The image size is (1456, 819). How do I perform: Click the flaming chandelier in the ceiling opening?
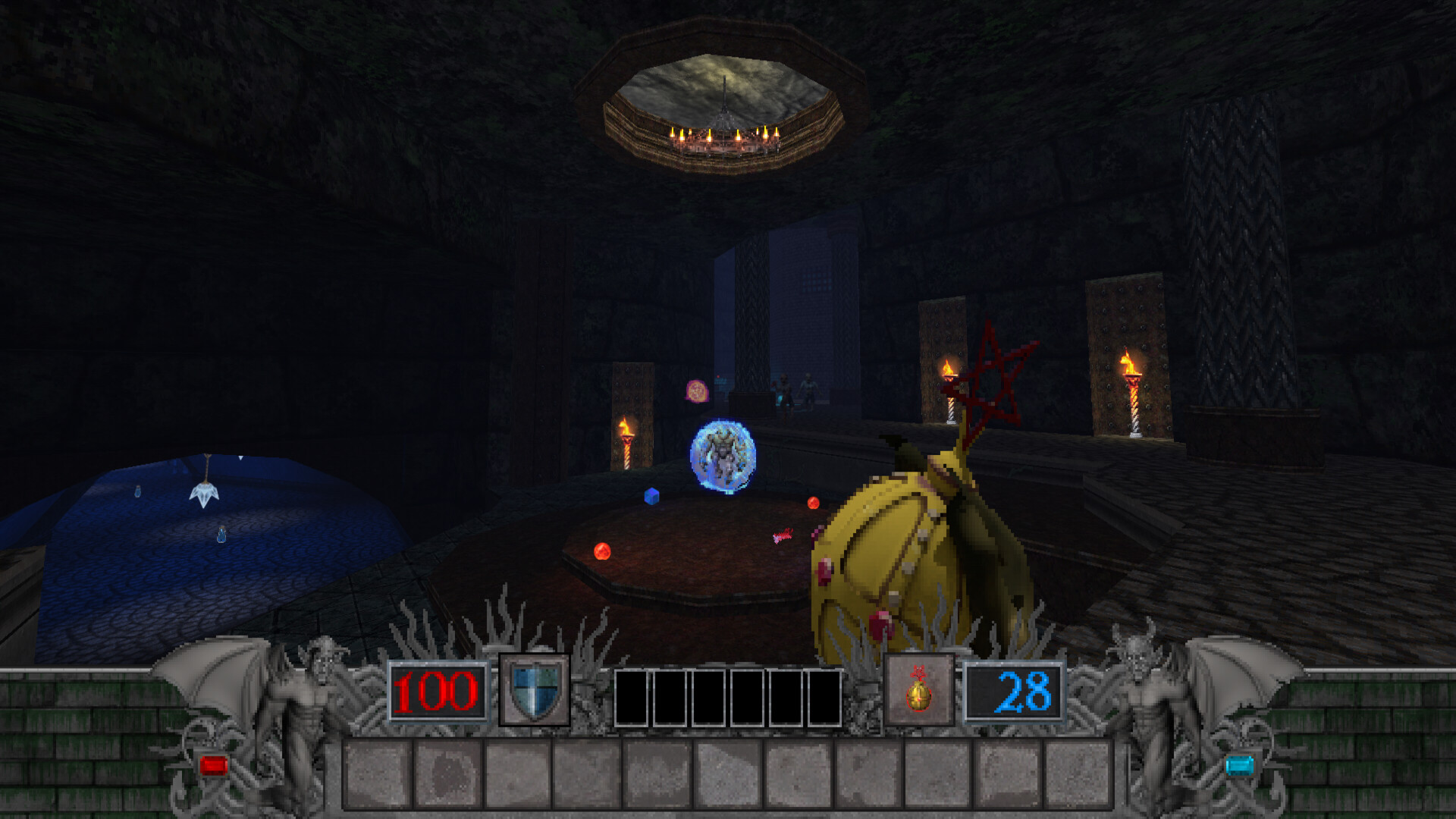click(x=726, y=136)
